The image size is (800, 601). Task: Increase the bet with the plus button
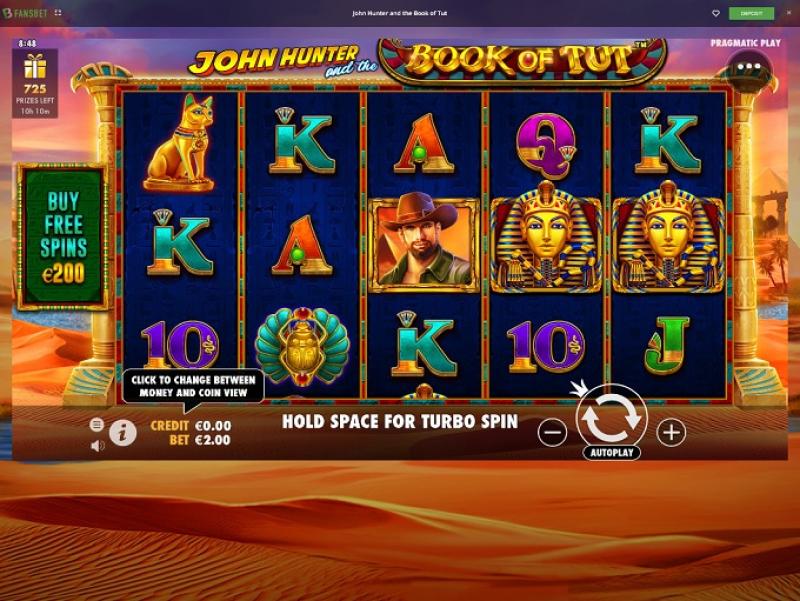[x=671, y=432]
